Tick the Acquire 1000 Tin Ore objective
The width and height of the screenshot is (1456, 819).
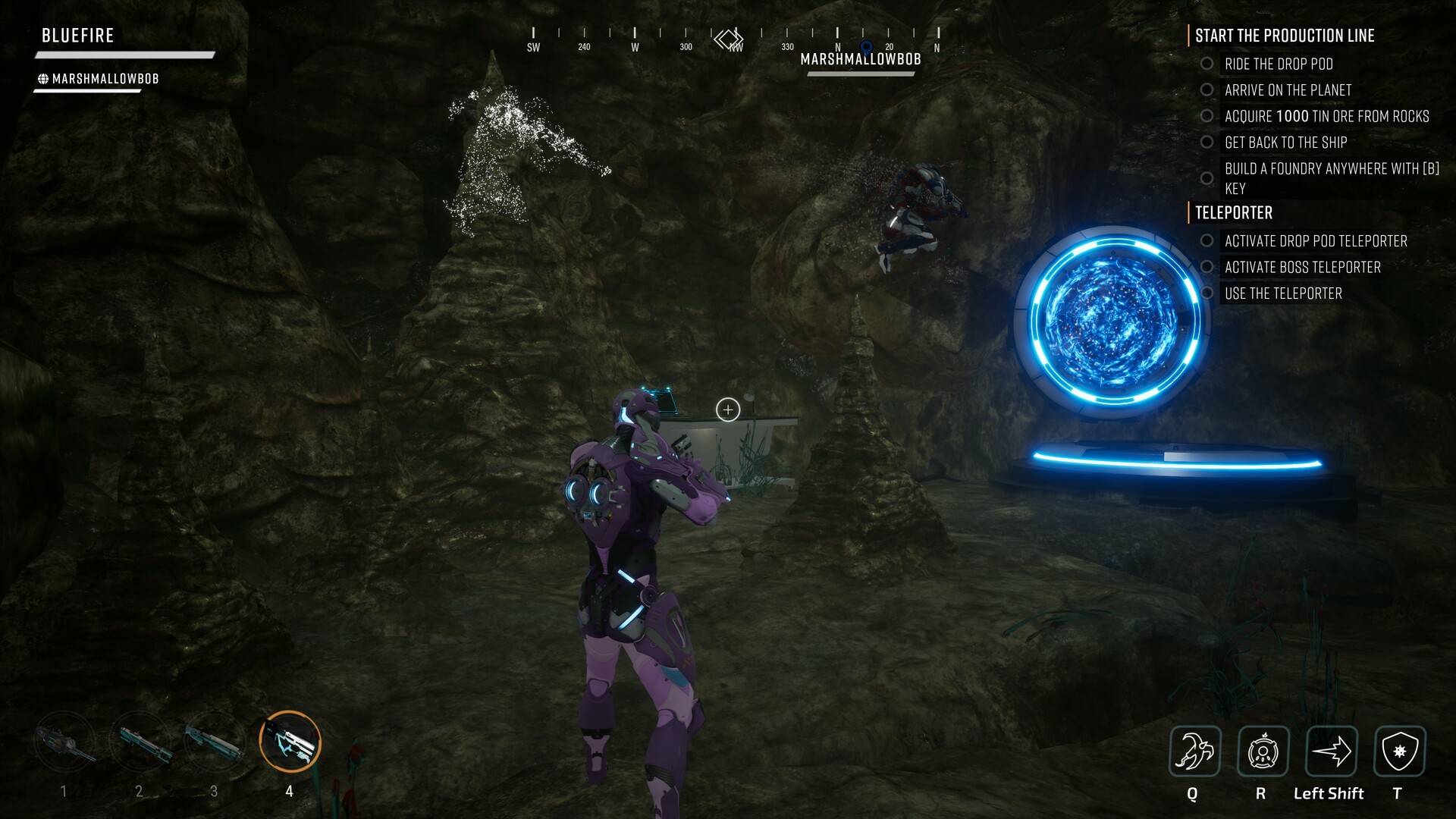[1207, 116]
